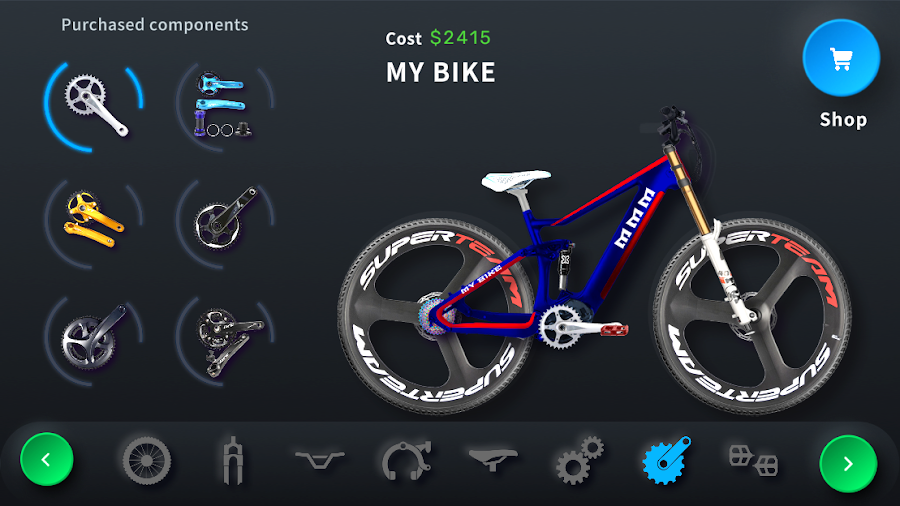
Task: Open the gears cassette category
Action: click(579, 461)
